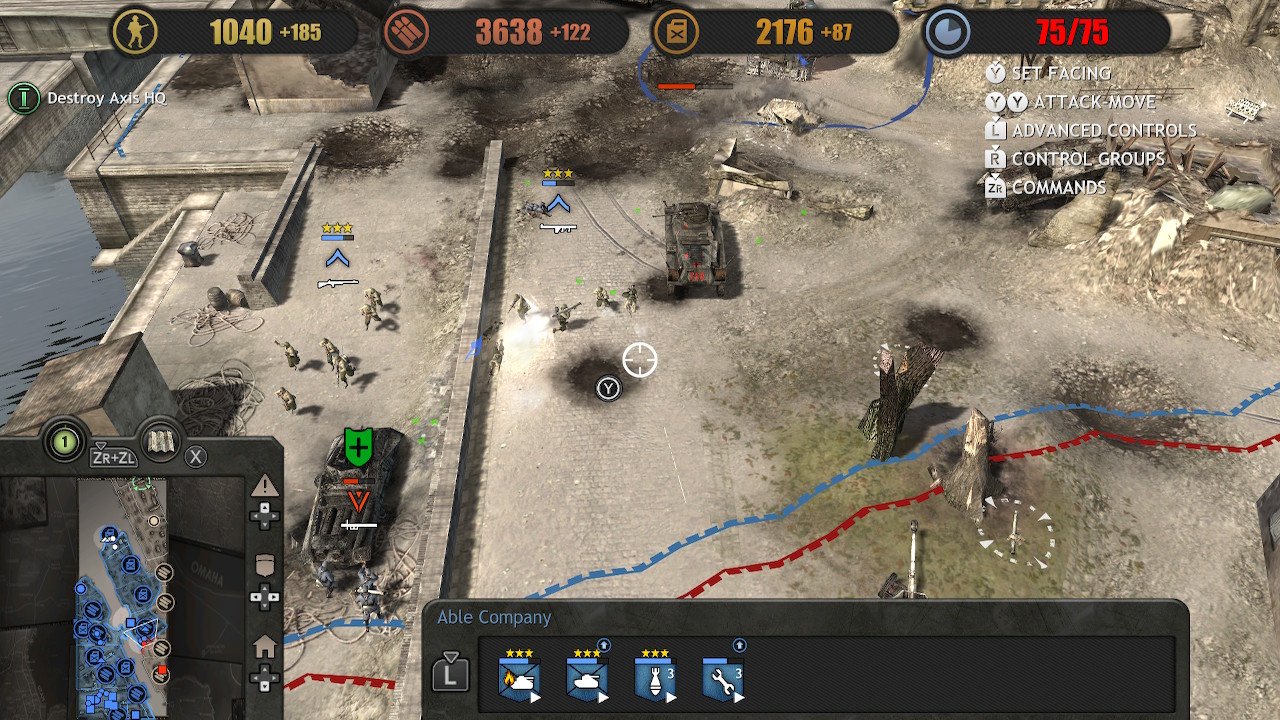Click the population cap pie icon
The height and width of the screenshot is (720, 1280).
(945, 32)
